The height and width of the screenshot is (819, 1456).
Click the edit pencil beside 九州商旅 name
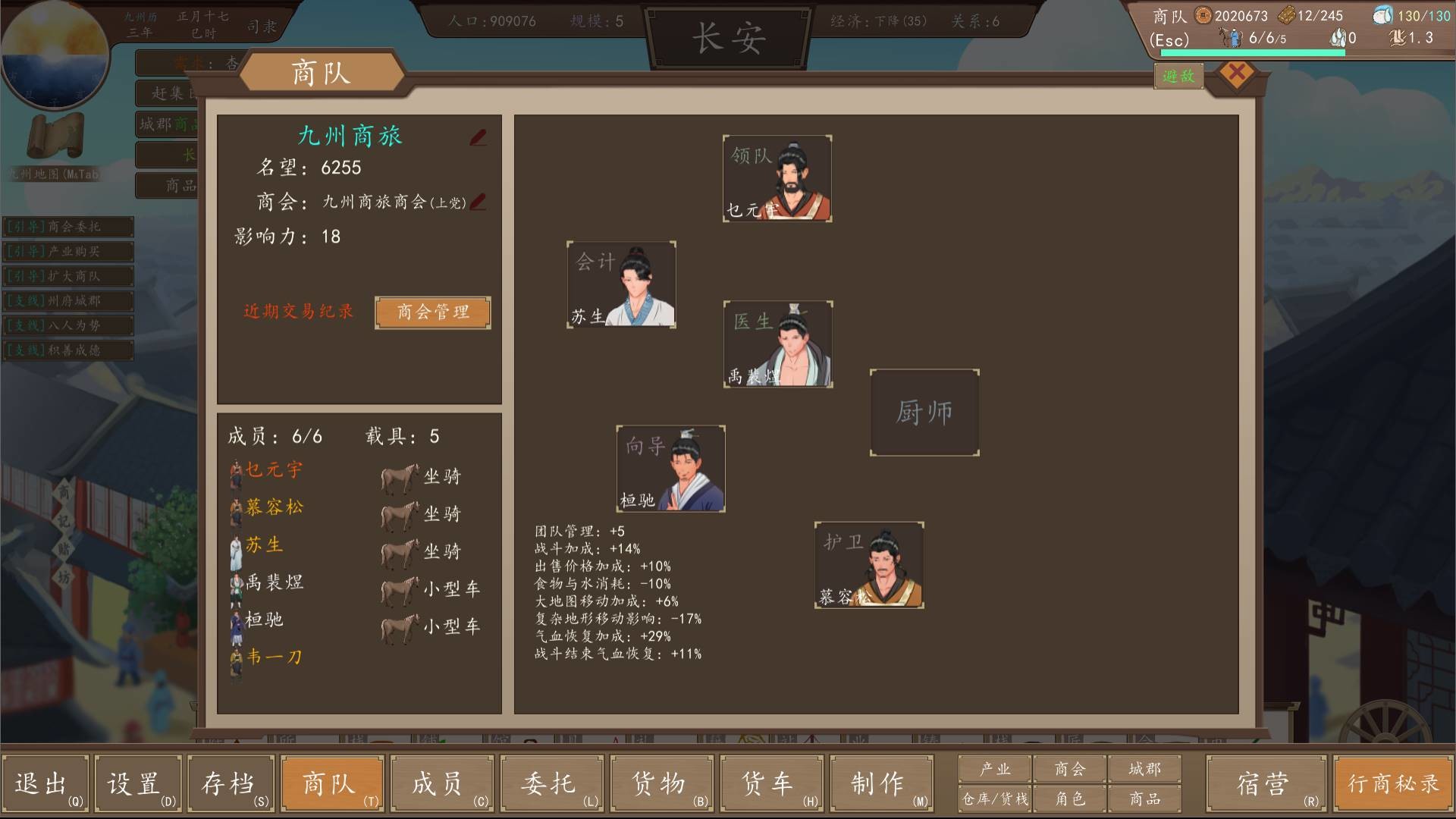pos(476,137)
